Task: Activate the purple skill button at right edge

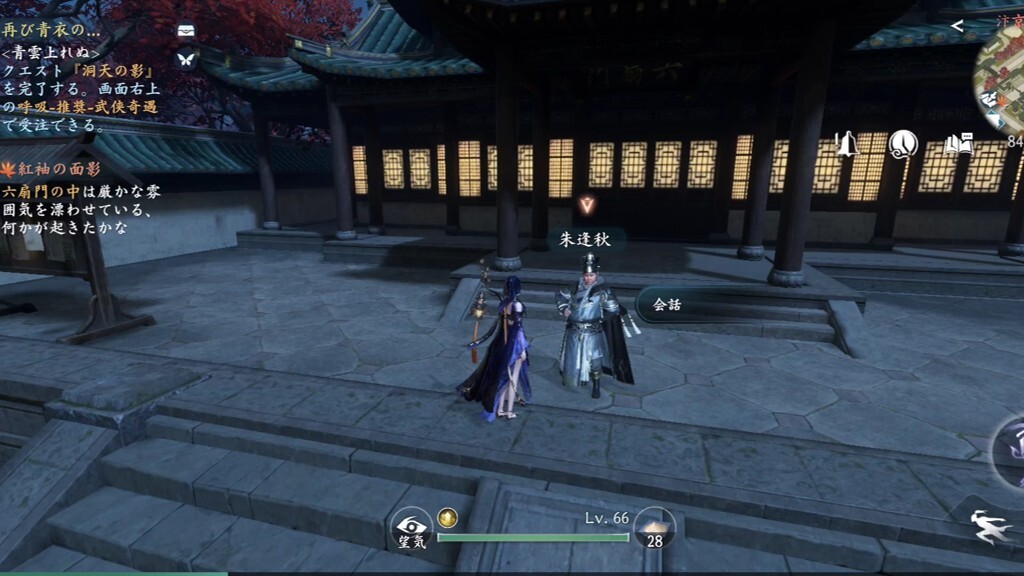Action: [1008, 449]
